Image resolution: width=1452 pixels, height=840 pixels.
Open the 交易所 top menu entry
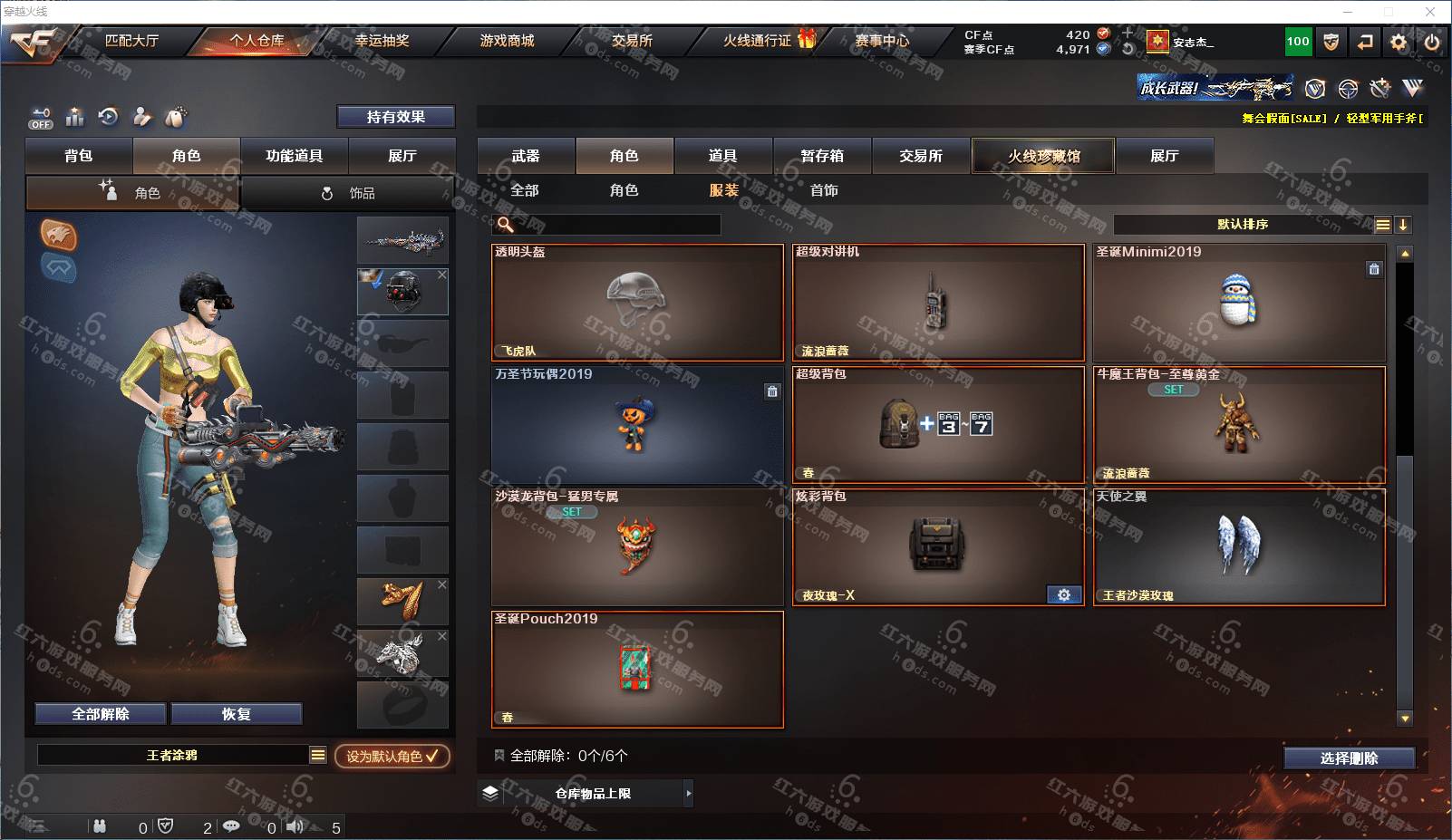point(632,41)
